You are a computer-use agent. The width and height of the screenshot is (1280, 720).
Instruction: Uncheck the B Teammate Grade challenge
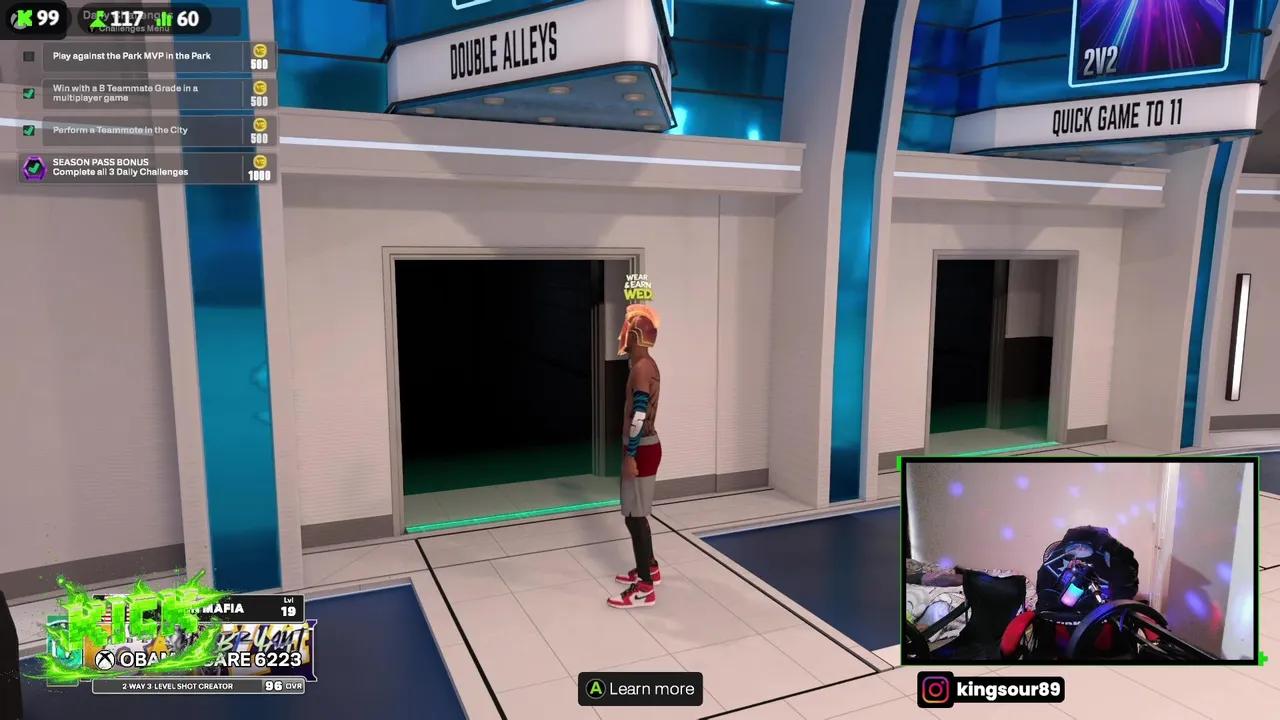pos(28,93)
